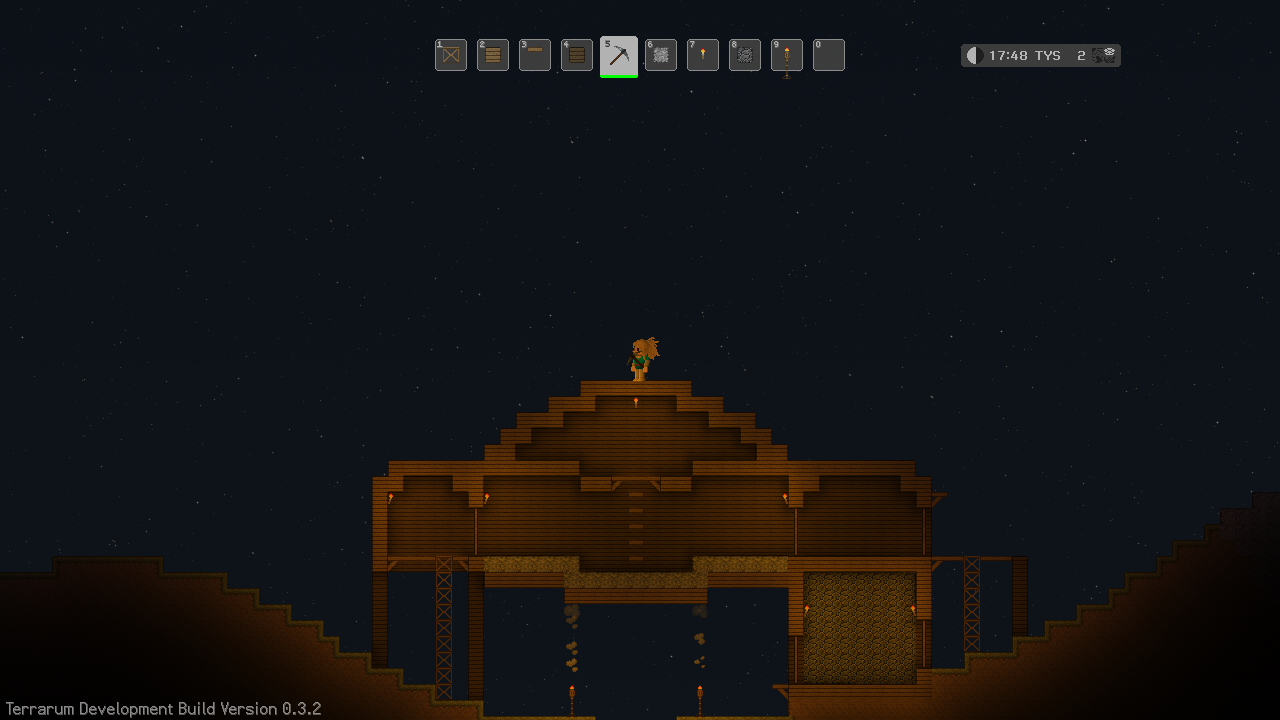This screenshot has width=1280, height=720.
Task: Equip the pickaxe in hotbar slot 5
Action: pyautogui.click(x=619, y=55)
